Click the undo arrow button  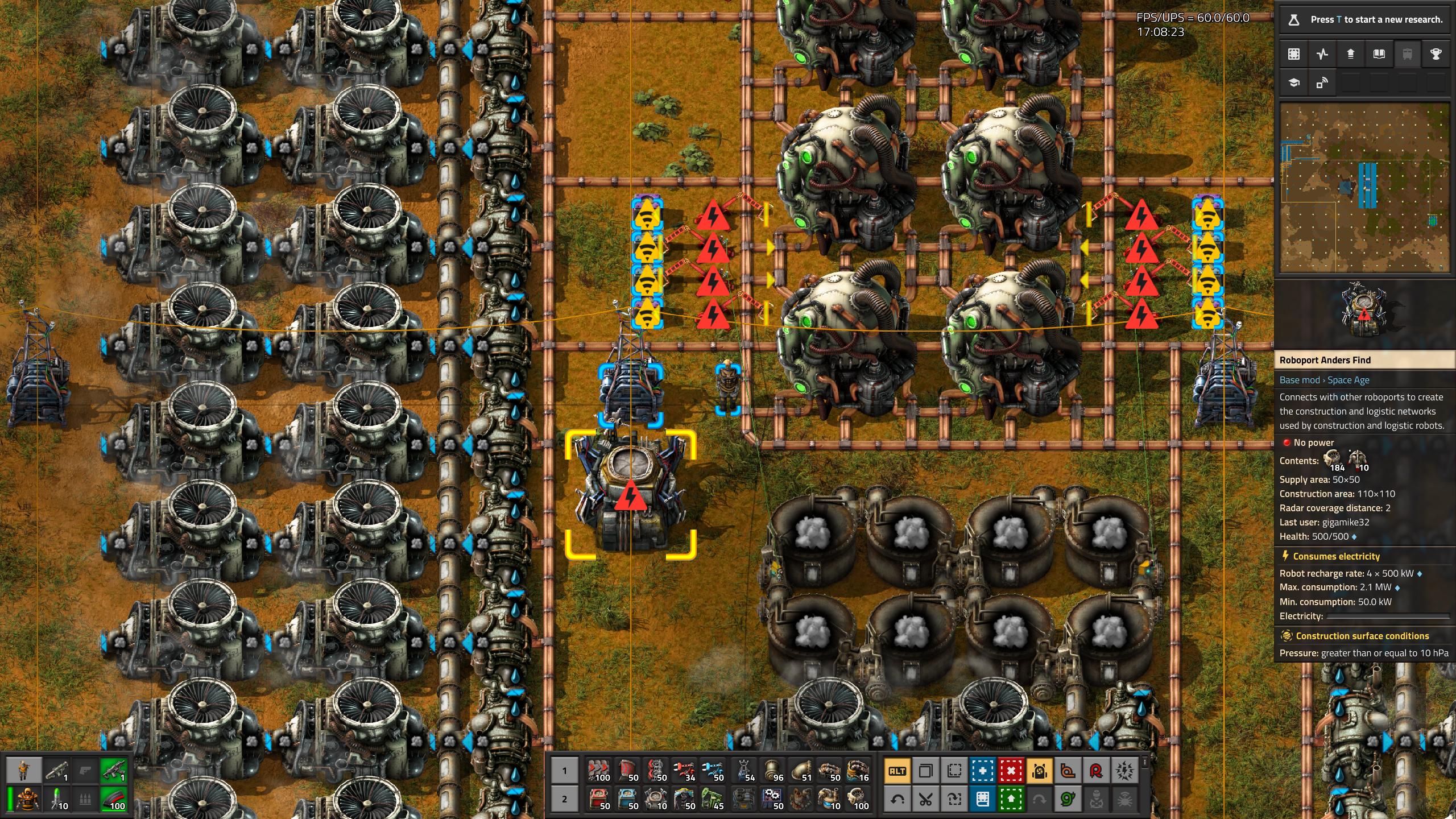pyautogui.click(x=897, y=800)
